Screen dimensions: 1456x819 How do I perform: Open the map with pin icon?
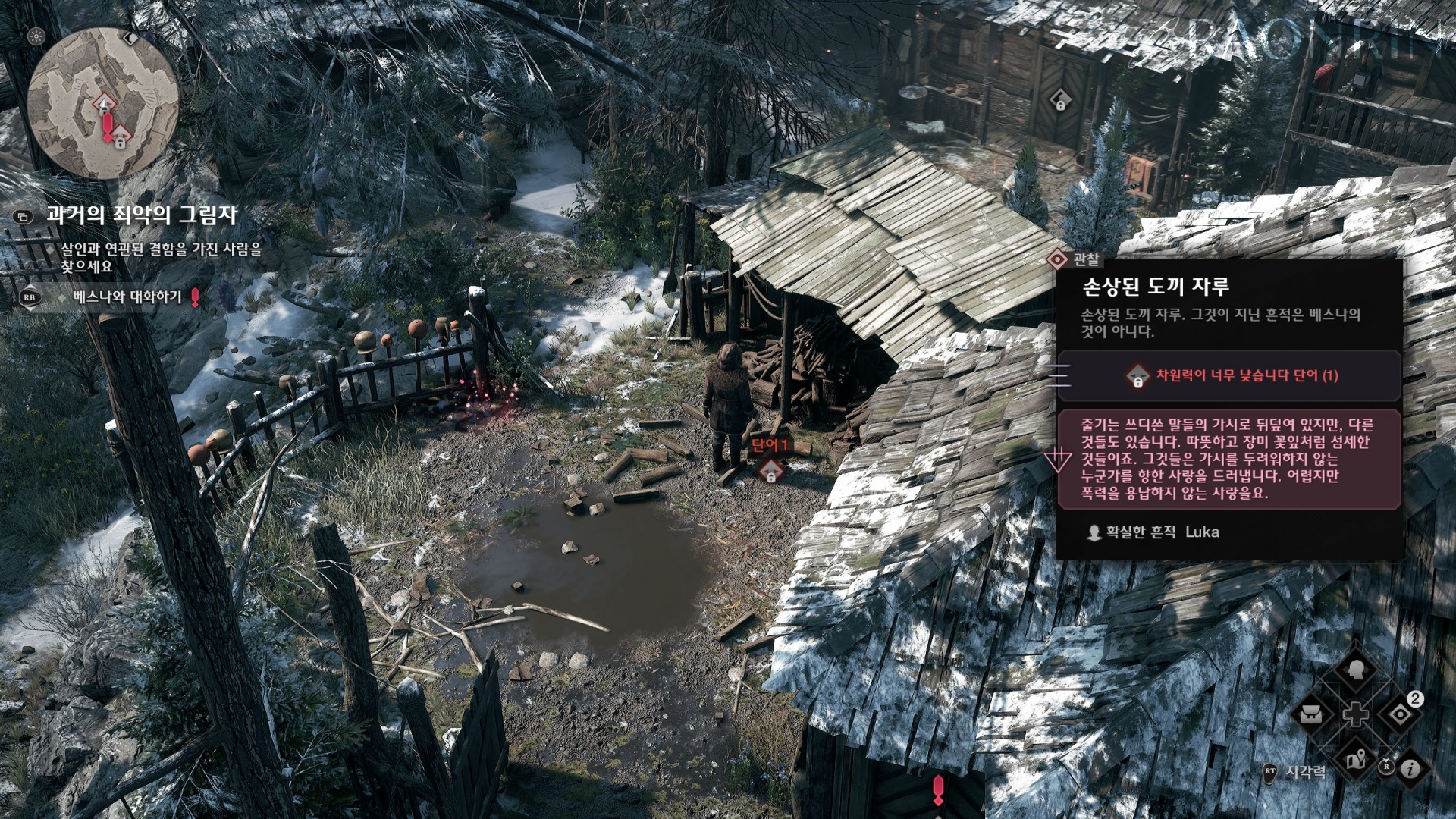coord(1356,759)
